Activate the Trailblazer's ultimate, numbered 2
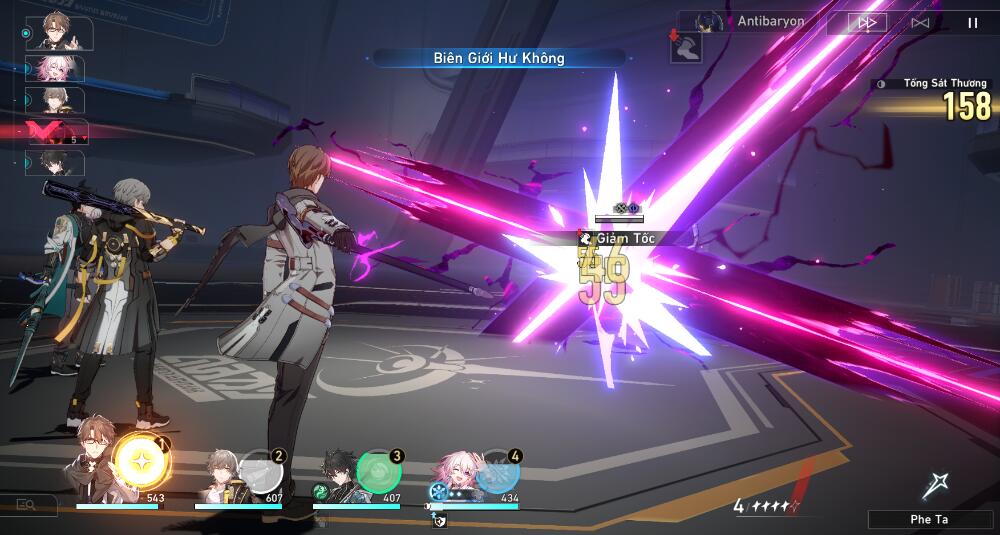This screenshot has width=1000, height=535. pos(261,470)
